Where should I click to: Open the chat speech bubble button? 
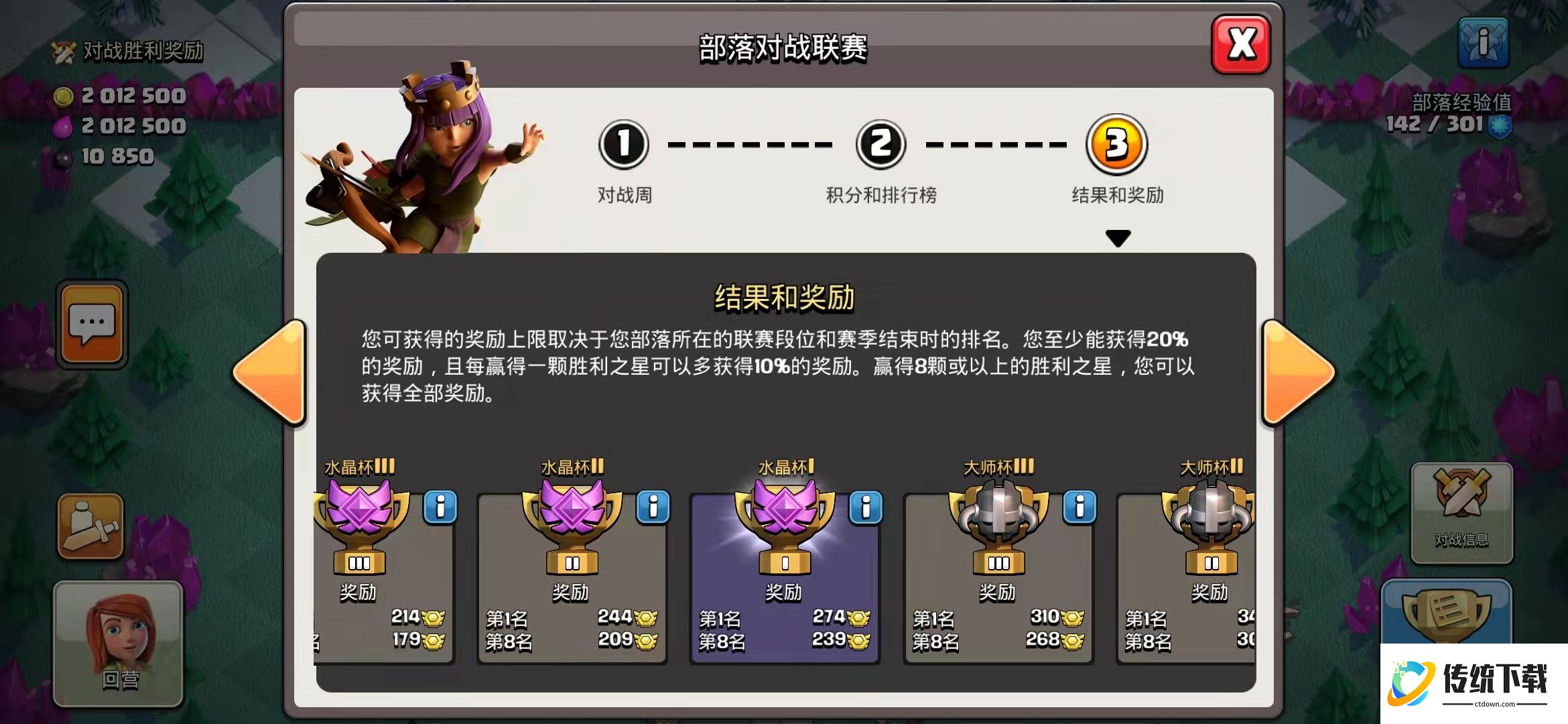92,325
